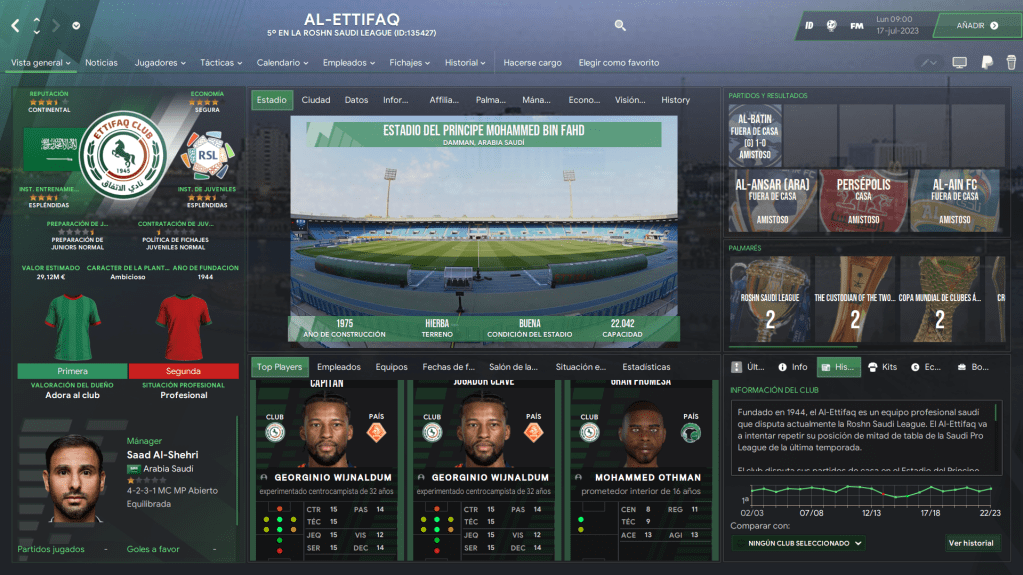Choose Hacerse cargo option
1023x575 pixels.
(532, 62)
